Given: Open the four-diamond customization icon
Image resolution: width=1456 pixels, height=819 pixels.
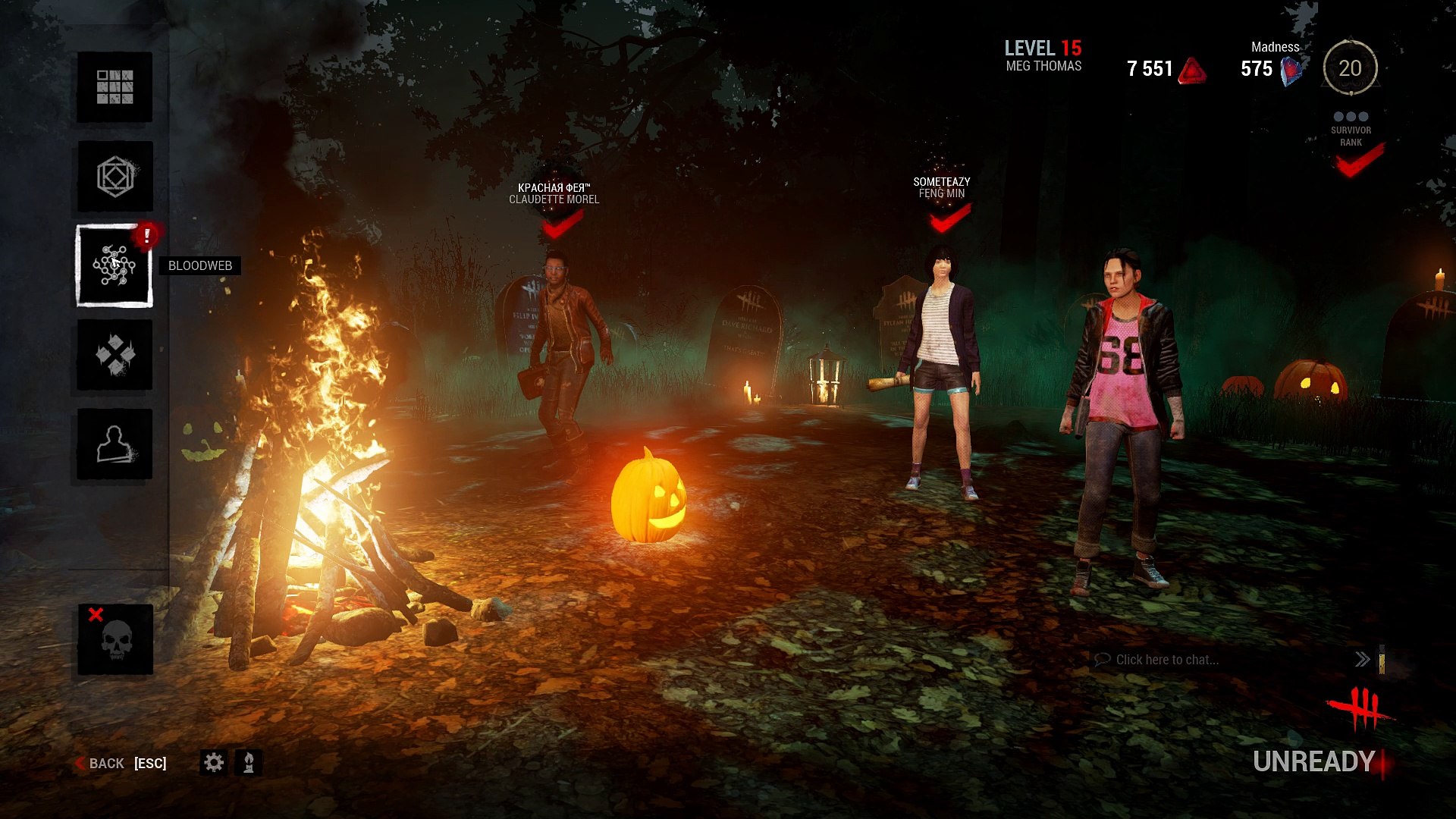Looking at the screenshot, I should [x=115, y=355].
